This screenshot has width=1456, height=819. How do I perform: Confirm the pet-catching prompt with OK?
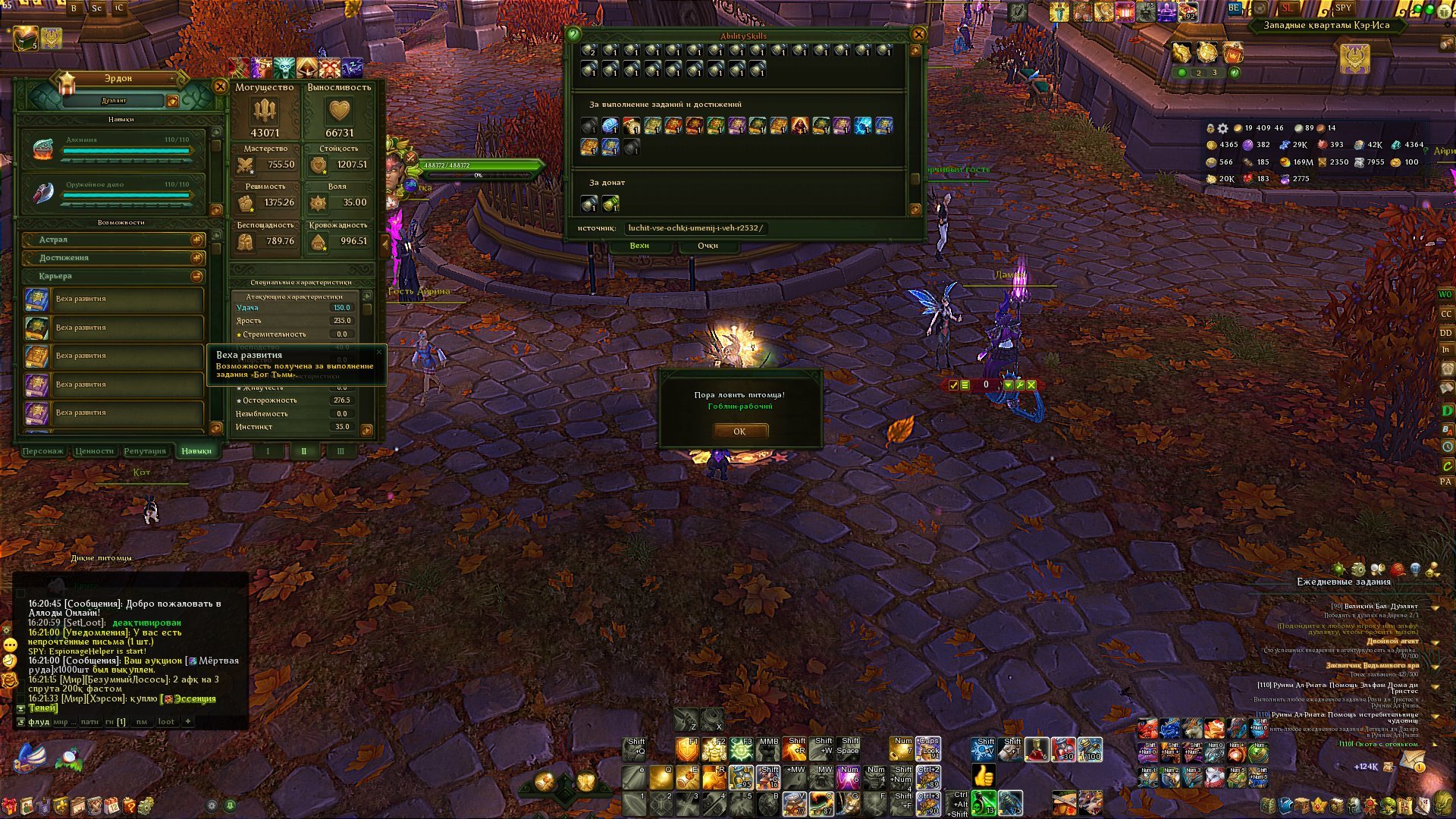tap(739, 431)
